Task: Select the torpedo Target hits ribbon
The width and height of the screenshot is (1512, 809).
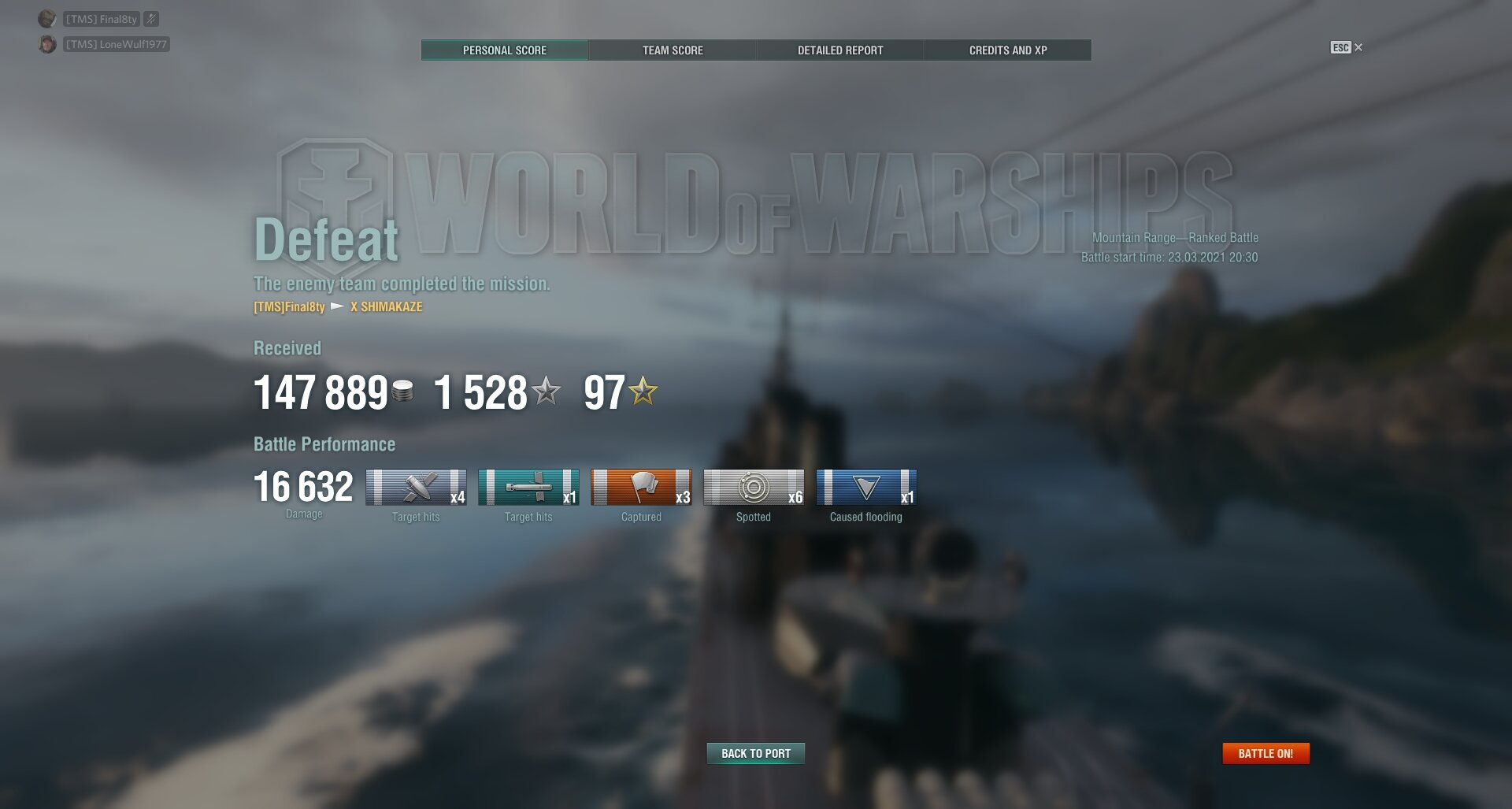Action: [528, 488]
